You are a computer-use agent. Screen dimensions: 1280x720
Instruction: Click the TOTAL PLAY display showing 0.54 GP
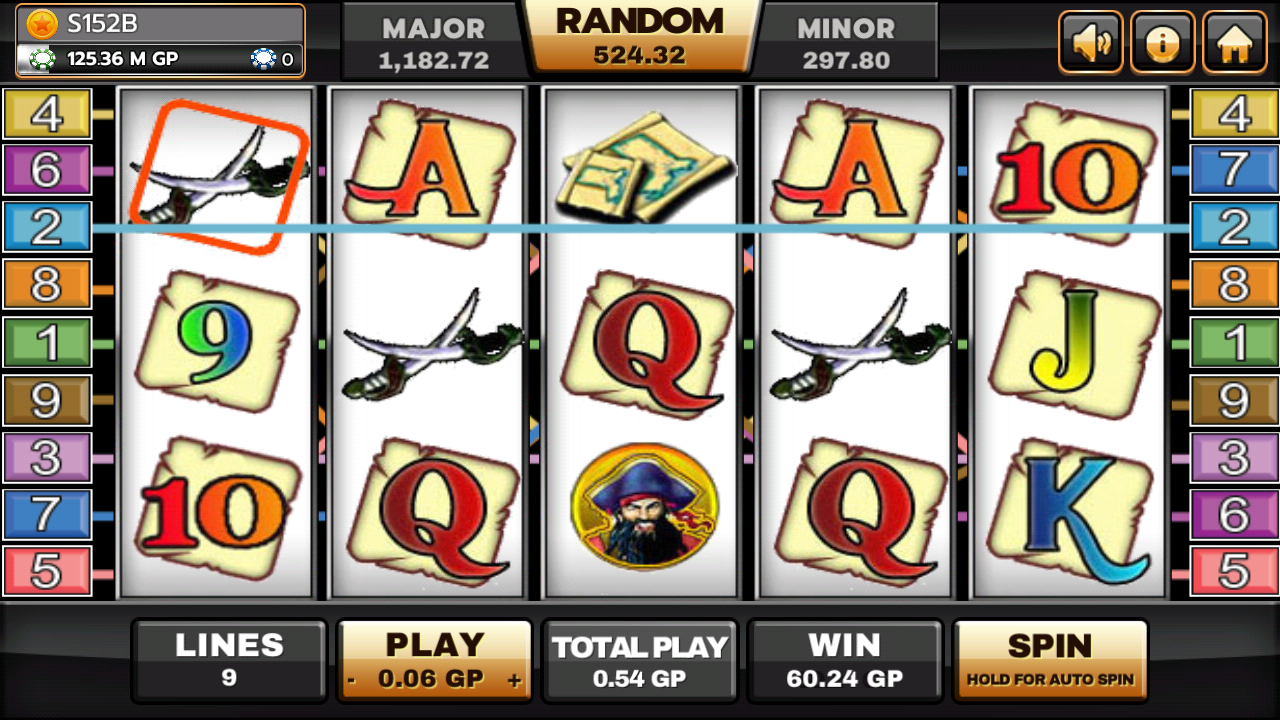pos(640,660)
